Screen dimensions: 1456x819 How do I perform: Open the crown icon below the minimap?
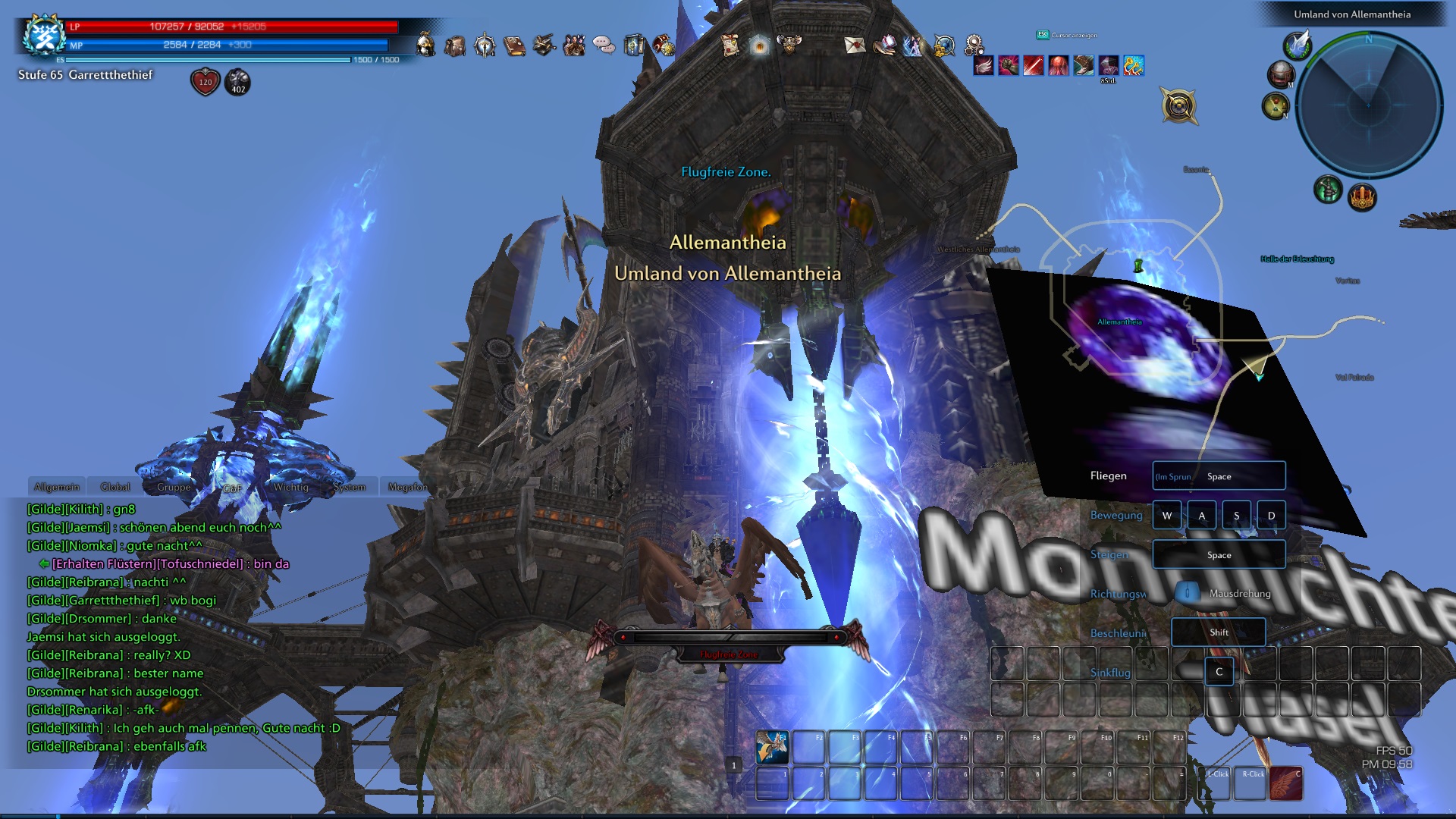coord(1362,197)
